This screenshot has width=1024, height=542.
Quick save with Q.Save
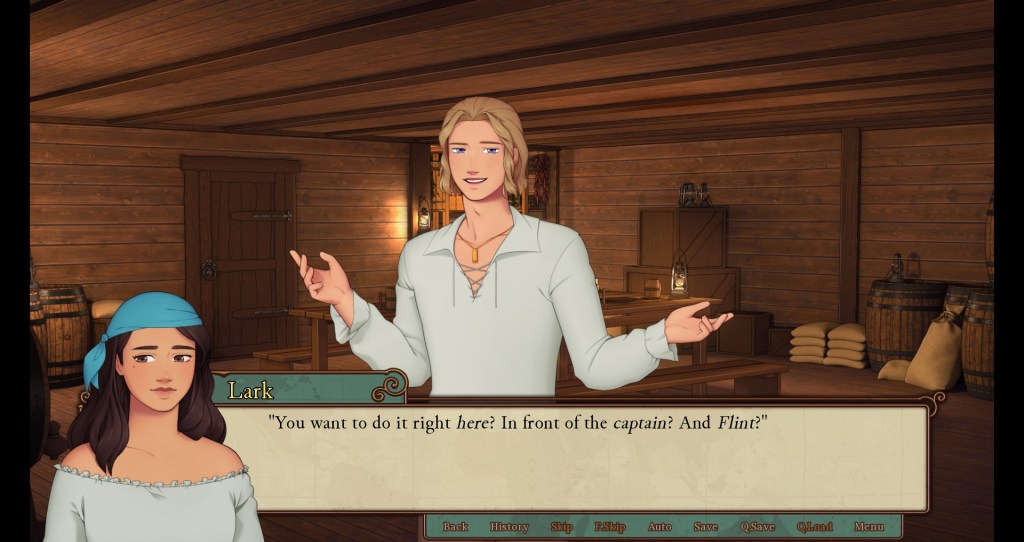[757, 527]
